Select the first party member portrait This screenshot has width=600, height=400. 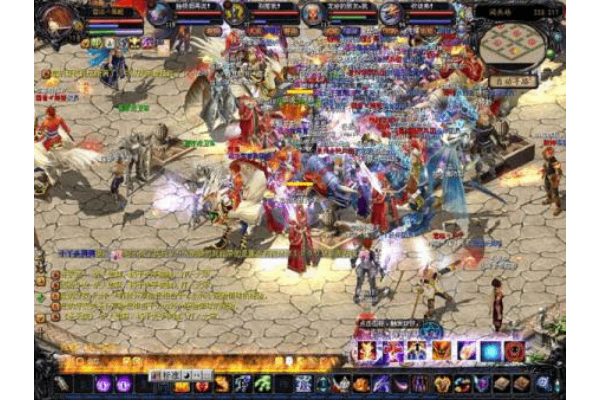pyautogui.click(x=160, y=14)
